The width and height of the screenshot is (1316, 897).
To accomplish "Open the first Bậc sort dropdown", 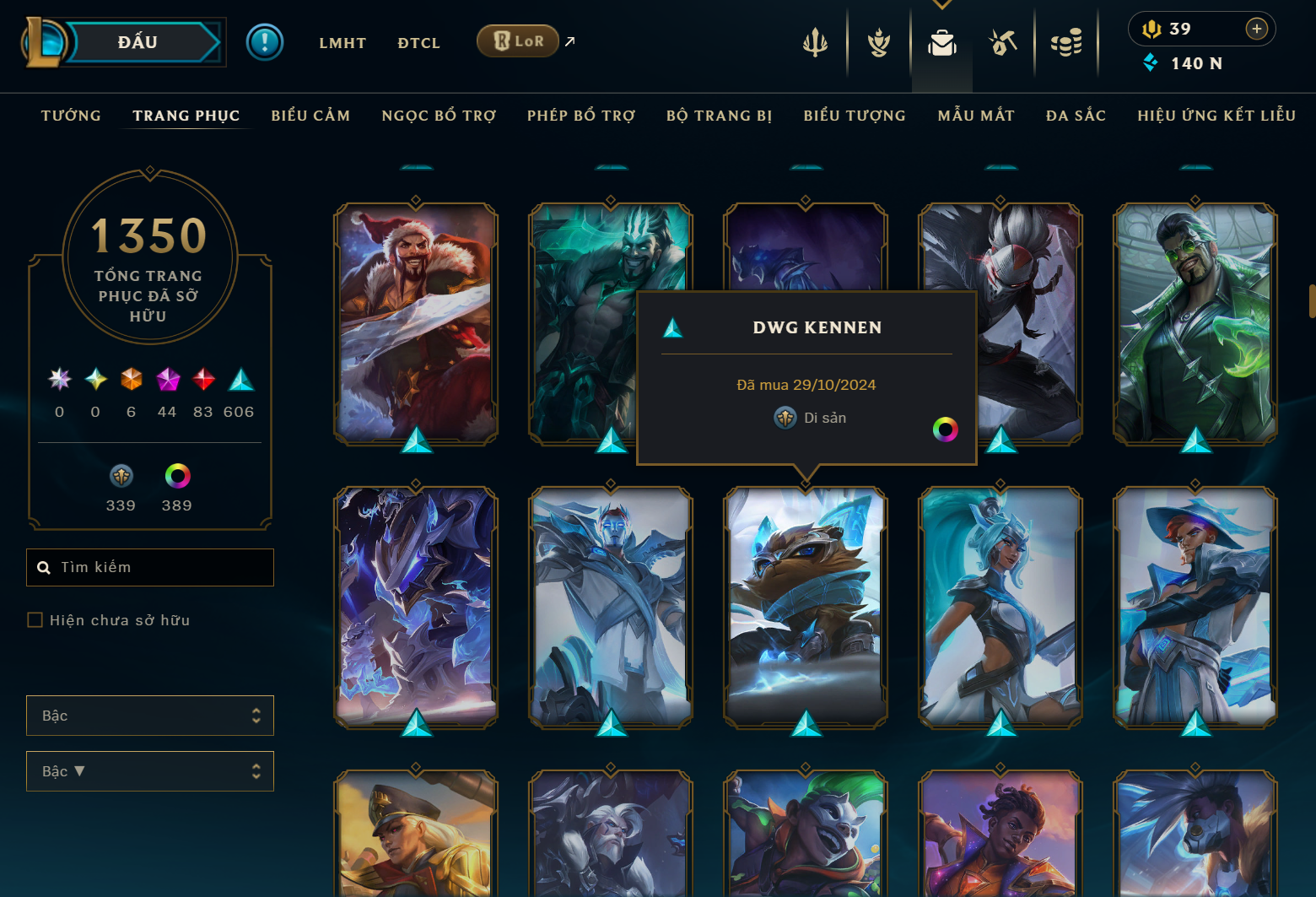I will click(149, 715).
